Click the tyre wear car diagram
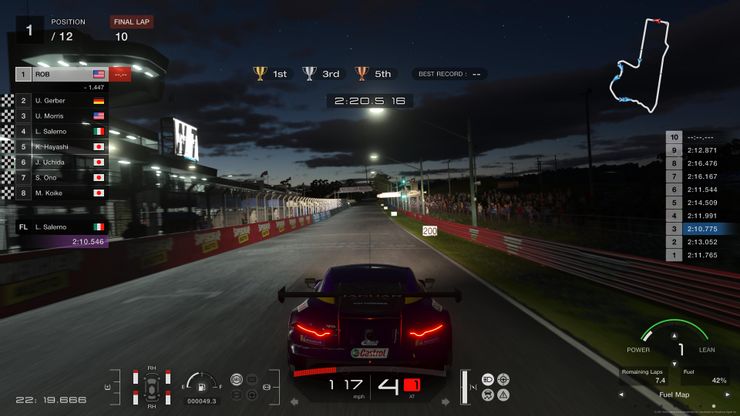The height and width of the screenshot is (416, 740). pos(151,385)
